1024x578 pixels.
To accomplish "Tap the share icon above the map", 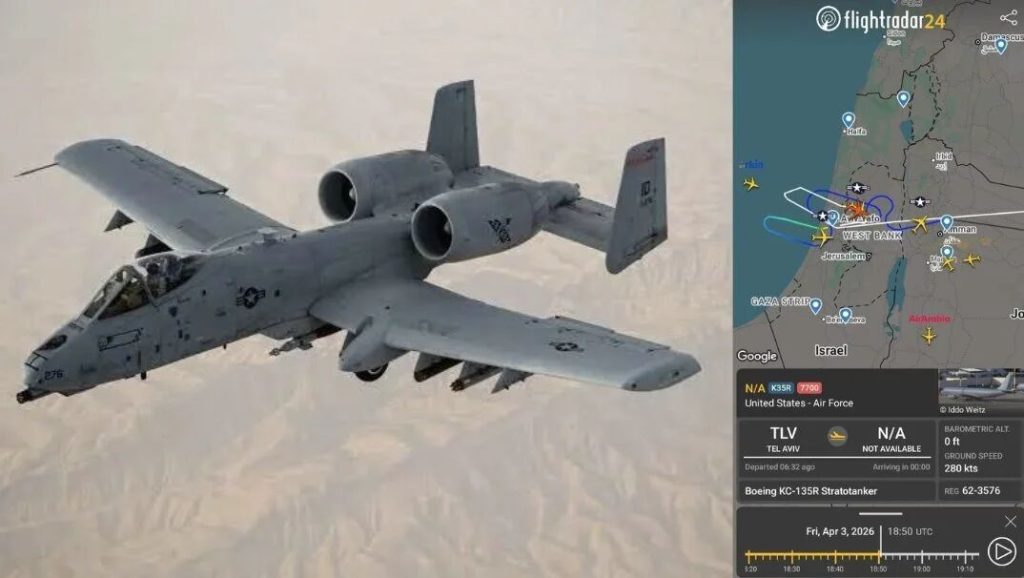I will pos(1008,17).
